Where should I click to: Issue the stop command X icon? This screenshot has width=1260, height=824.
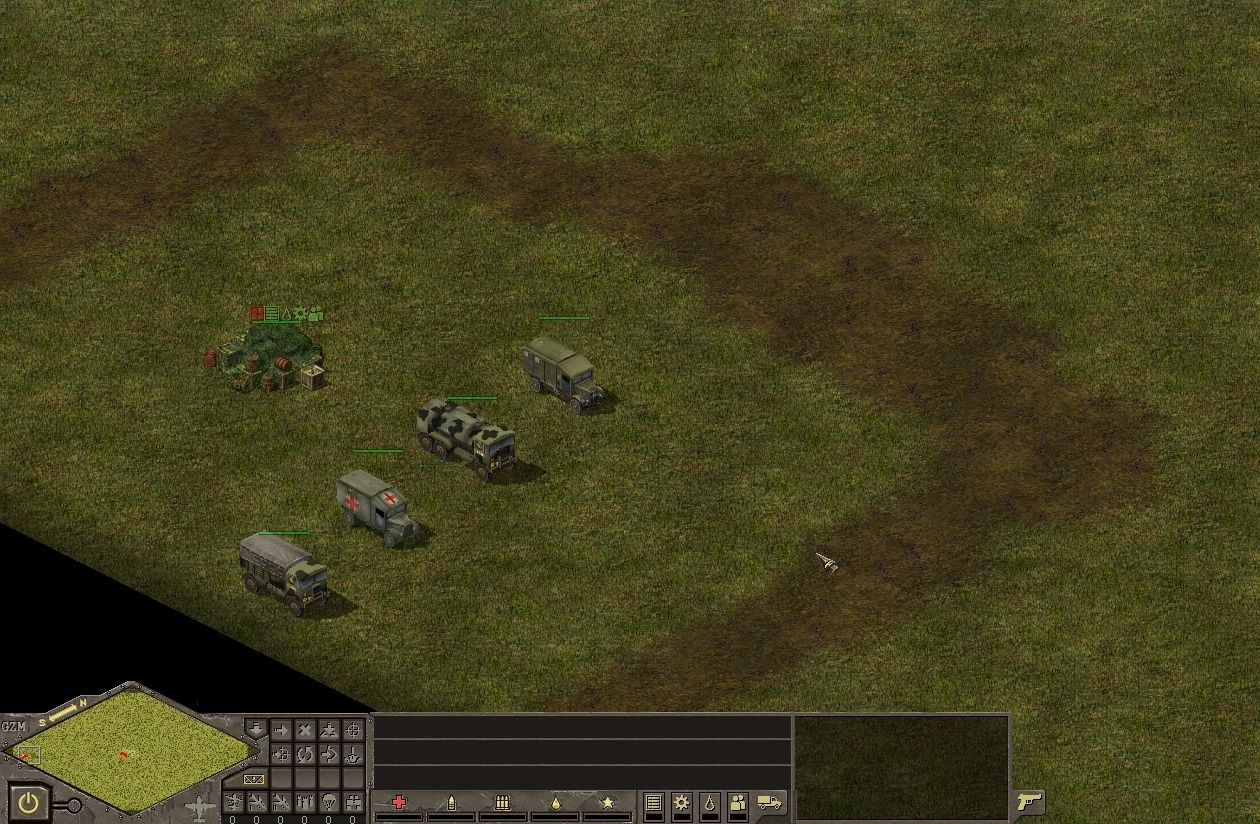pyautogui.click(x=305, y=731)
